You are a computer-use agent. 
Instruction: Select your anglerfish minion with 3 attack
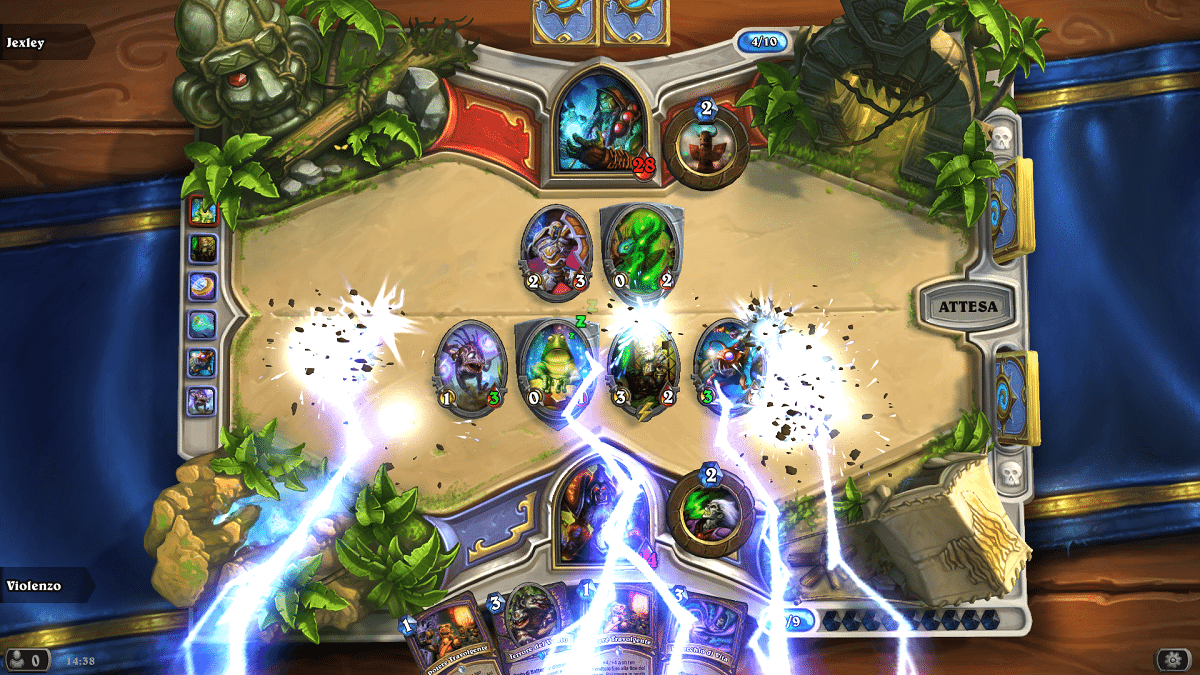[727, 367]
